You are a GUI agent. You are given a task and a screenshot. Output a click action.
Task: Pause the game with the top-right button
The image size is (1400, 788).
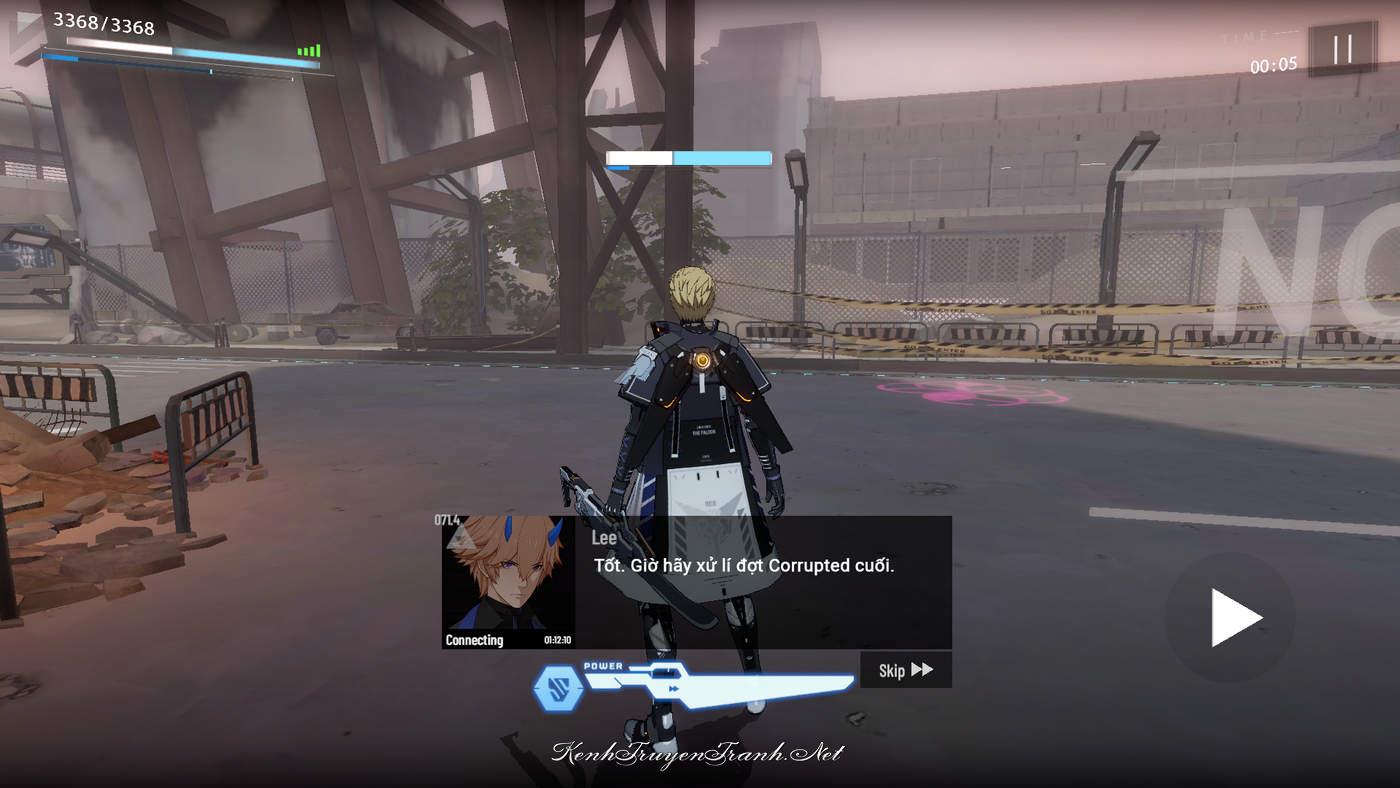click(x=1342, y=49)
